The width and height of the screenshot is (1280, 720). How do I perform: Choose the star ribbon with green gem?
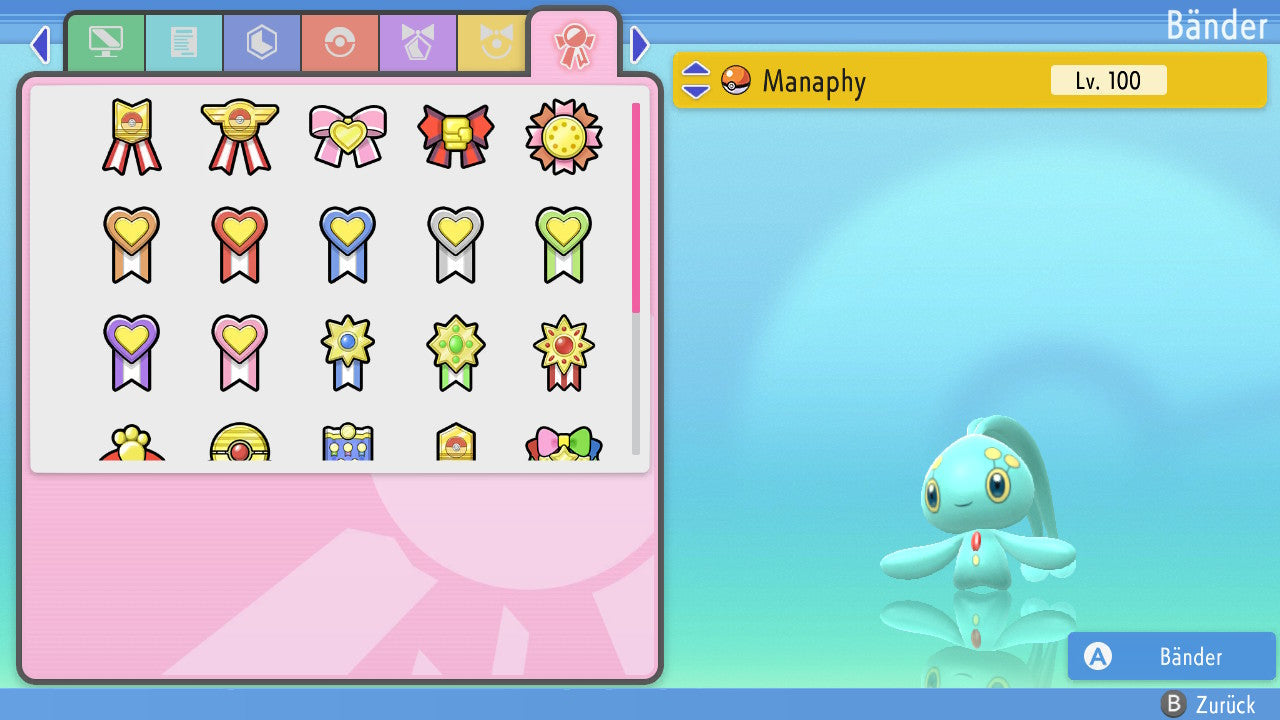pyautogui.click(x=455, y=352)
